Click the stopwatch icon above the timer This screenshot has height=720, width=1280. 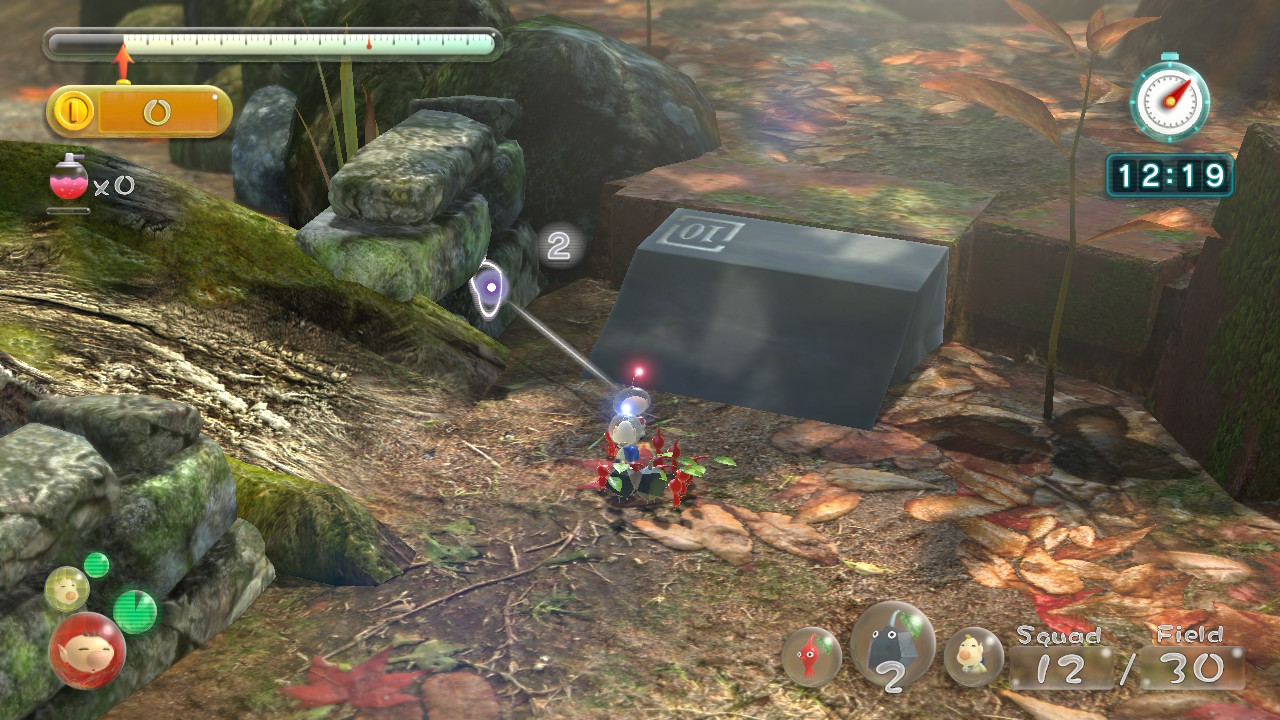click(1169, 99)
